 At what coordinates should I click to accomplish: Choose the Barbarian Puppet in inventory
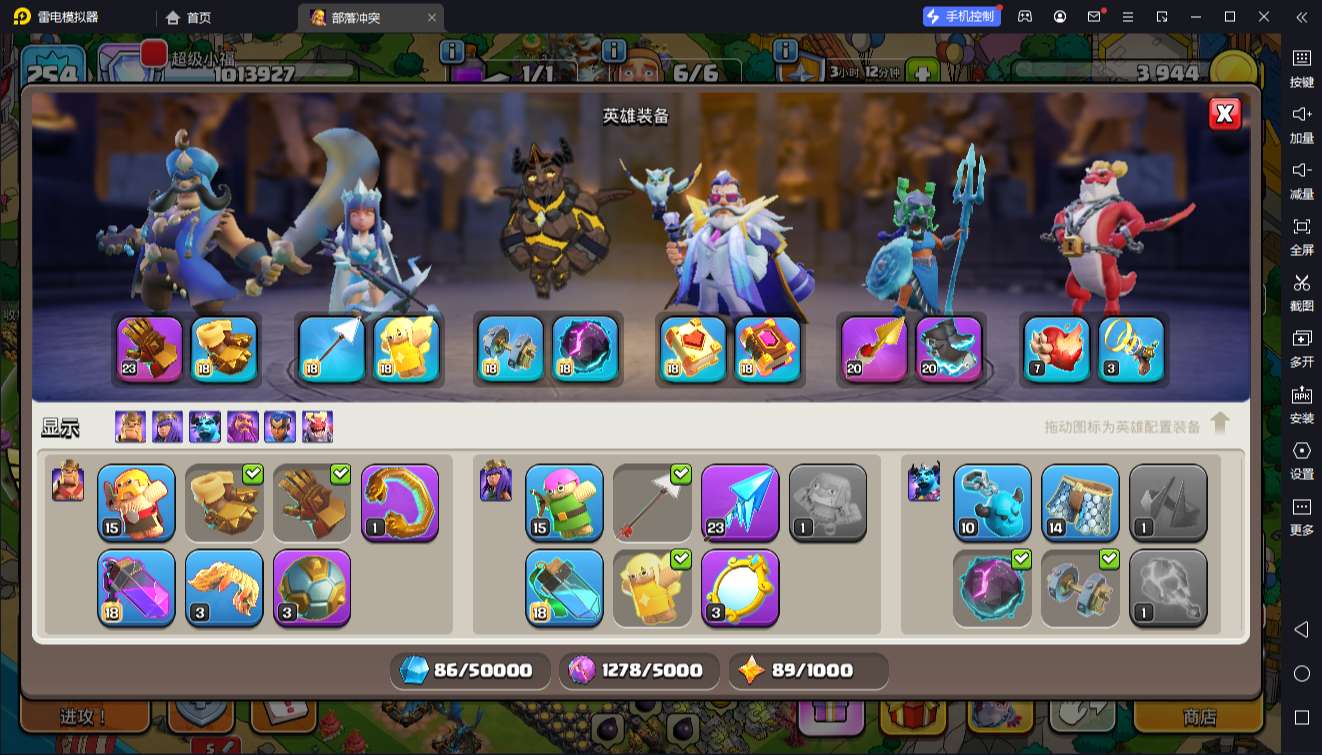136,503
